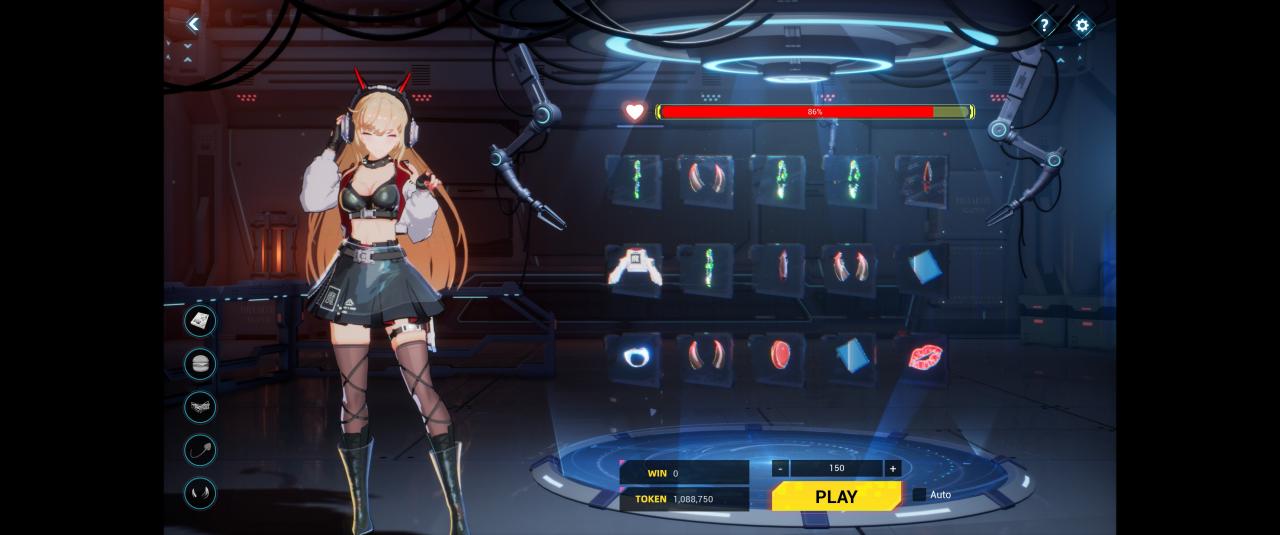Decrease the bet with the minus button
Viewport: 1280px width, 535px height.
point(780,468)
